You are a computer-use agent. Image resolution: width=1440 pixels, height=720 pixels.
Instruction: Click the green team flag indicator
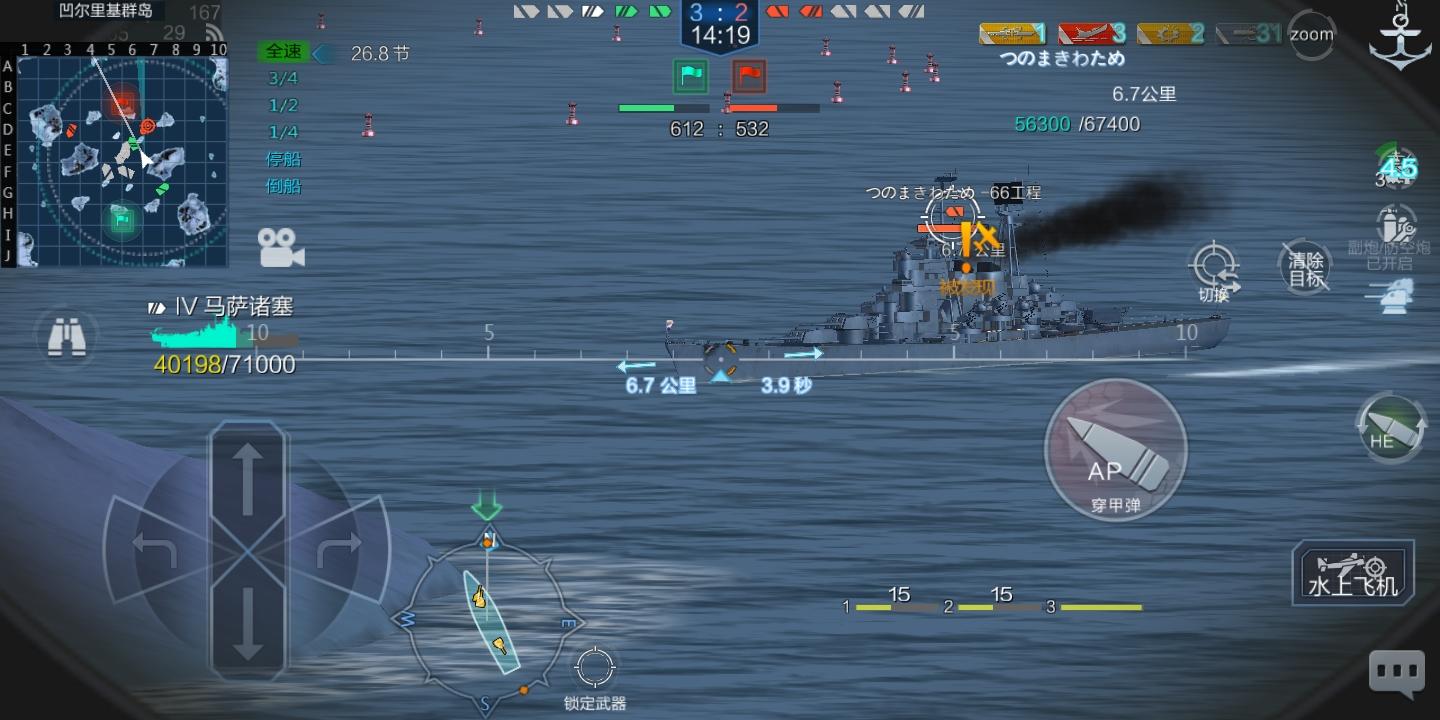(690, 75)
